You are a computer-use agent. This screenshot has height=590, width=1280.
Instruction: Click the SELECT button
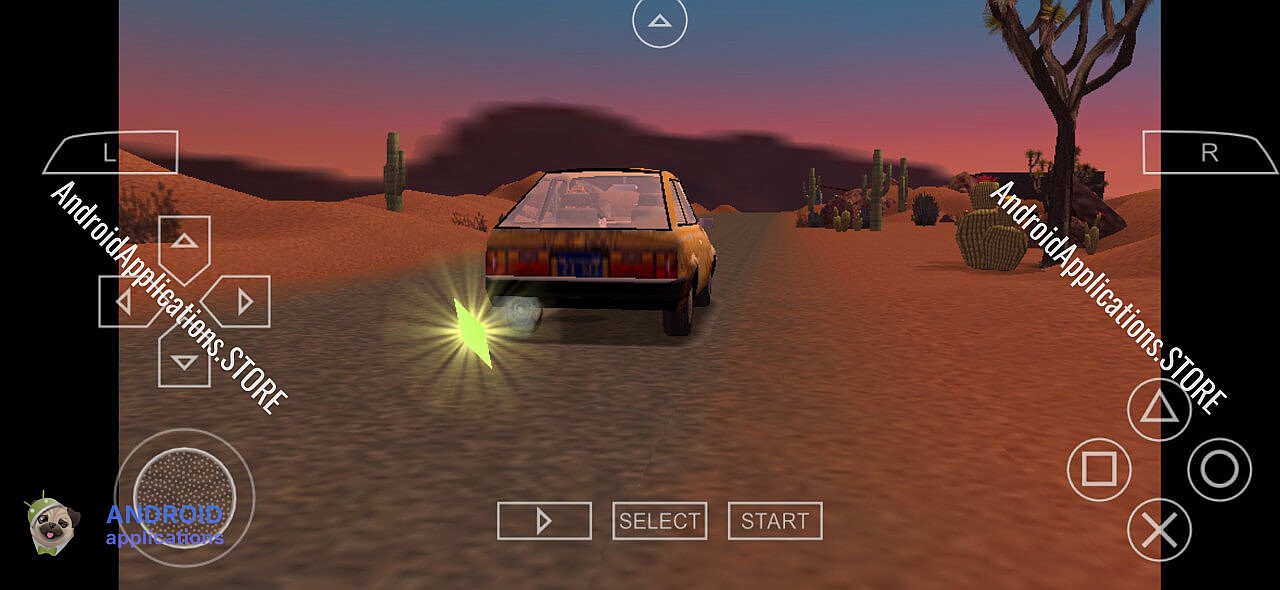tap(659, 521)
